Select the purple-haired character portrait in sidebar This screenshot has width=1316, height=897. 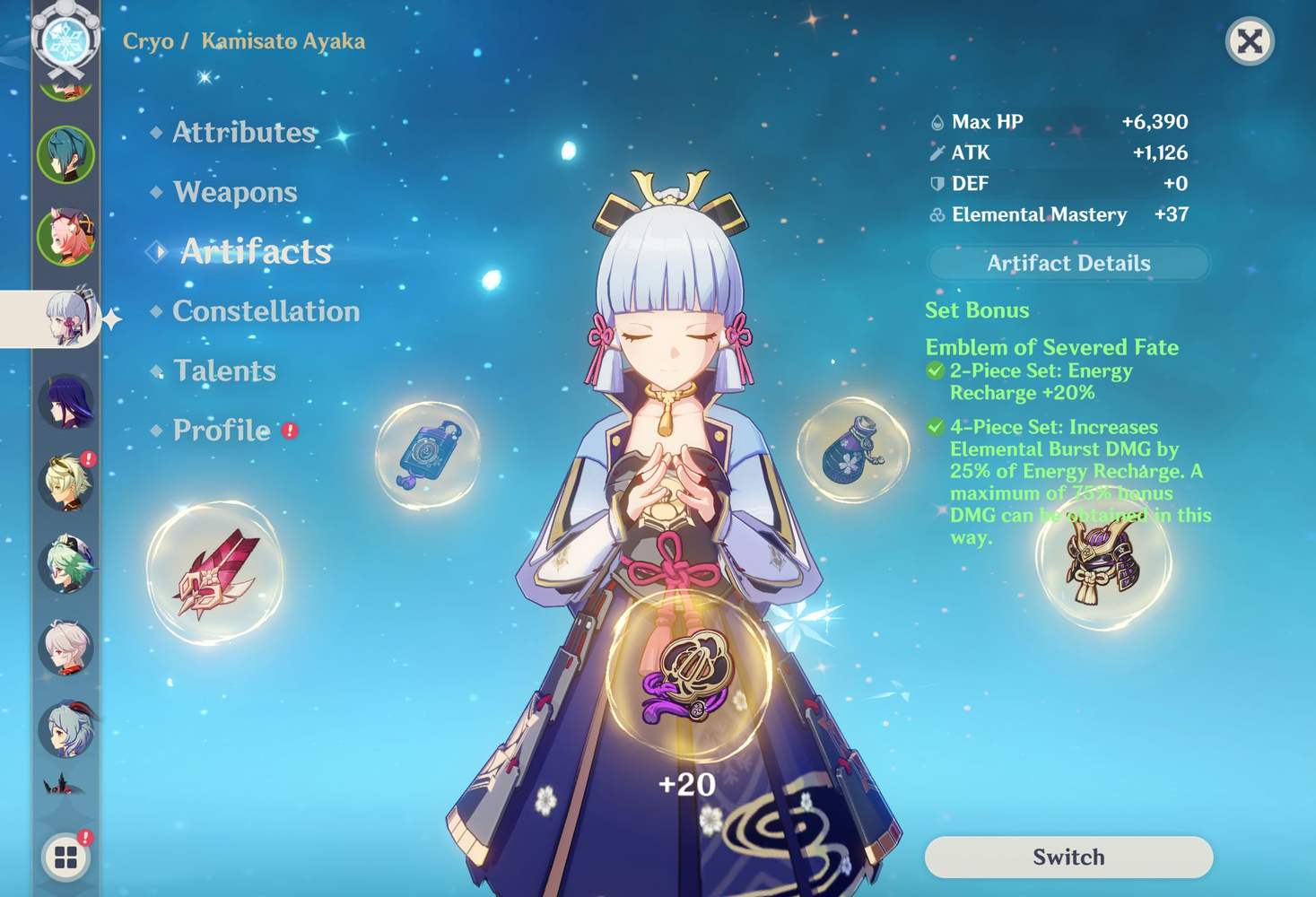67,399
